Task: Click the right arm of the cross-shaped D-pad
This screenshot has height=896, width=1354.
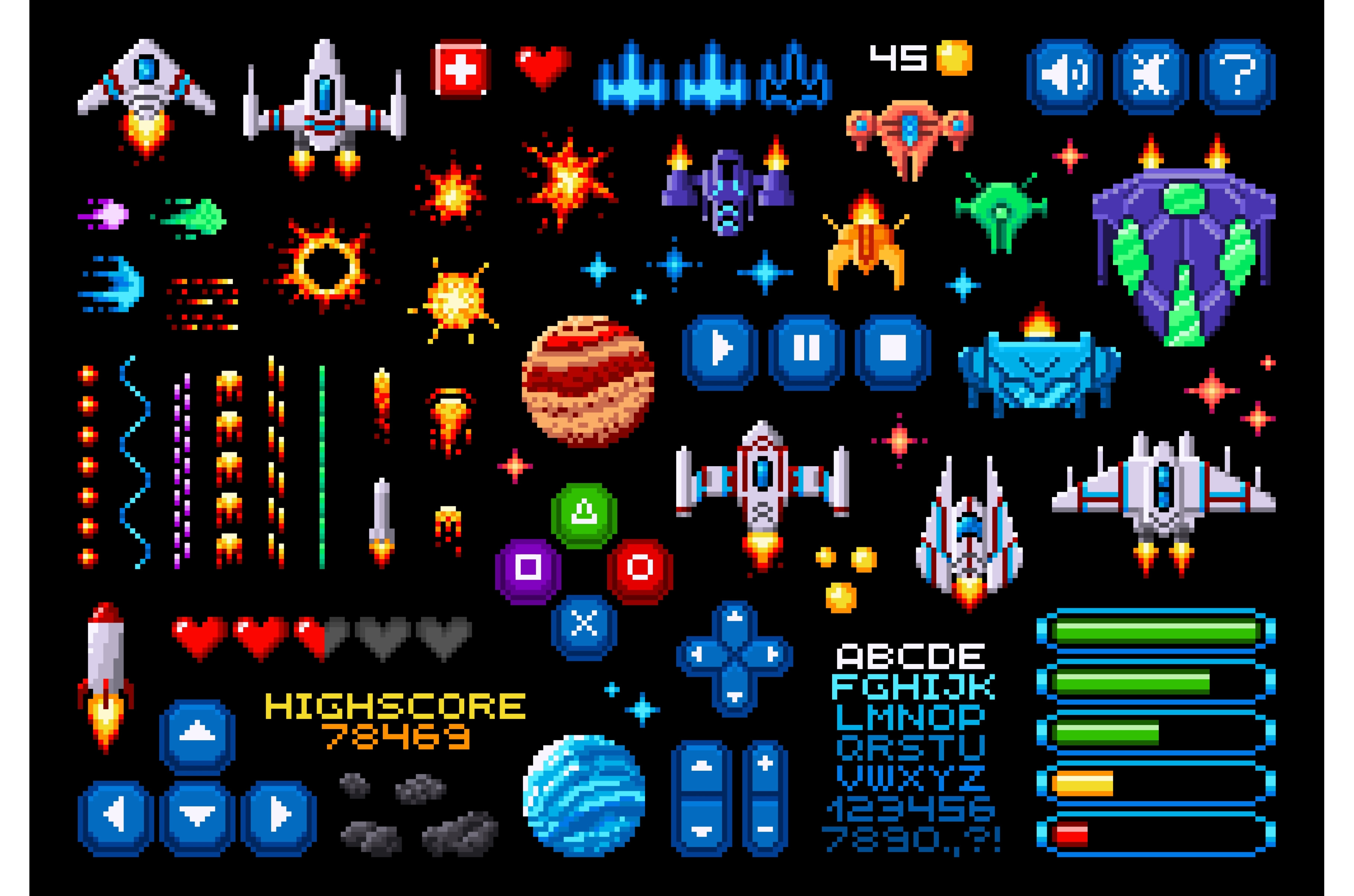Action: (x=772, y=654)
